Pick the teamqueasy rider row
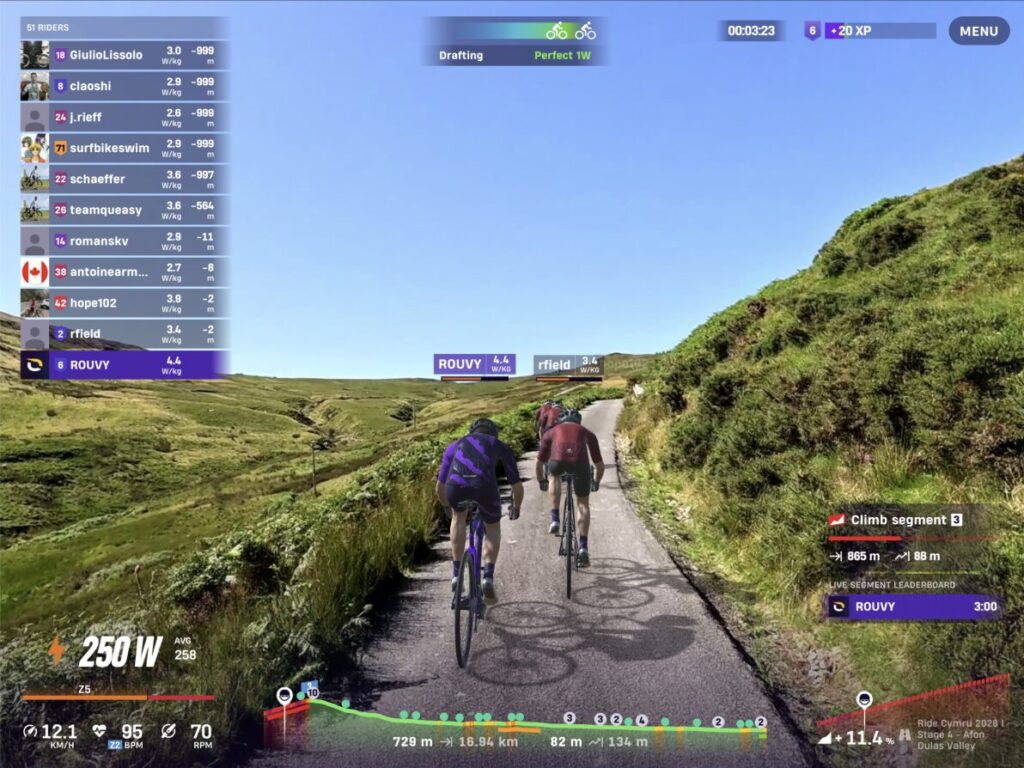 pyautogui.click(x=124, y=210)
